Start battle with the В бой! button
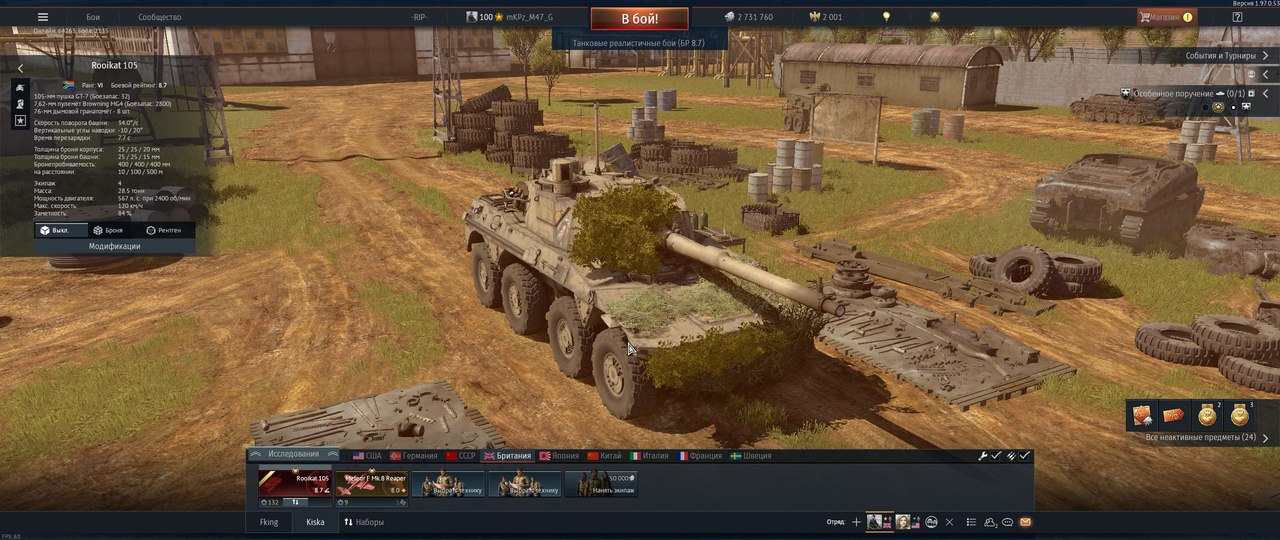This screenshot has width=1280, height=540. (640, 18)
